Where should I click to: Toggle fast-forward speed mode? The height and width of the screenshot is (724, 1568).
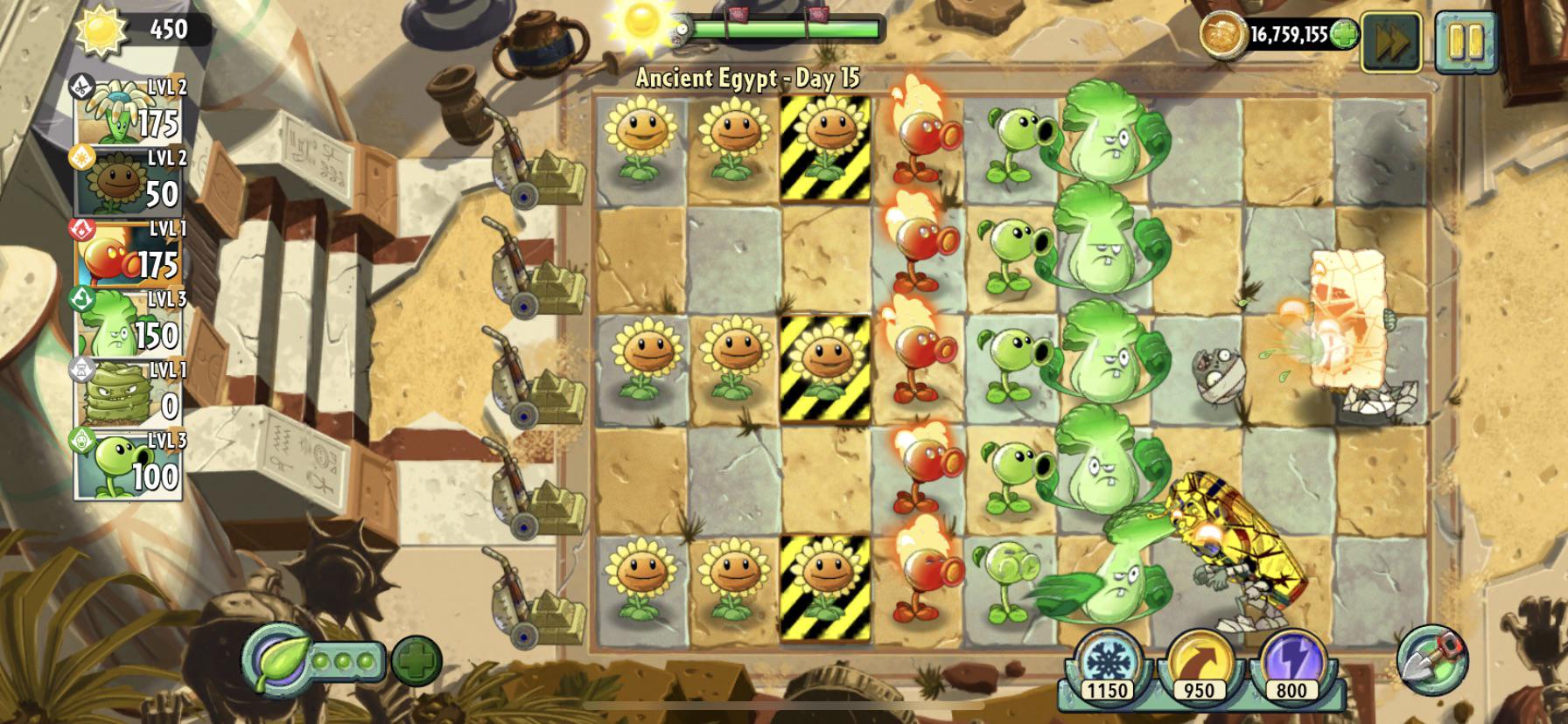point(1393,37)
